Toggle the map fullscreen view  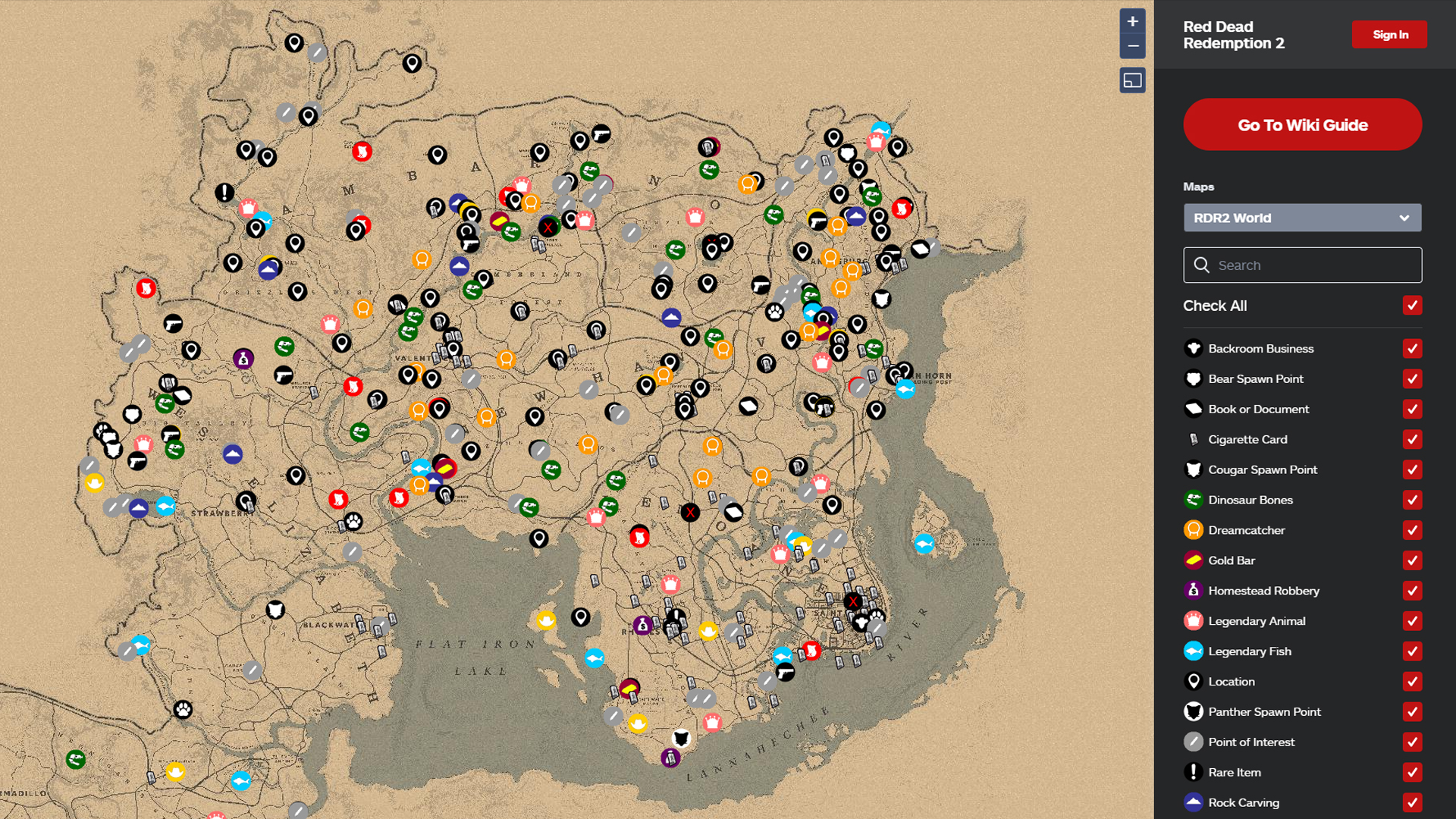[x=1132, y=80]
